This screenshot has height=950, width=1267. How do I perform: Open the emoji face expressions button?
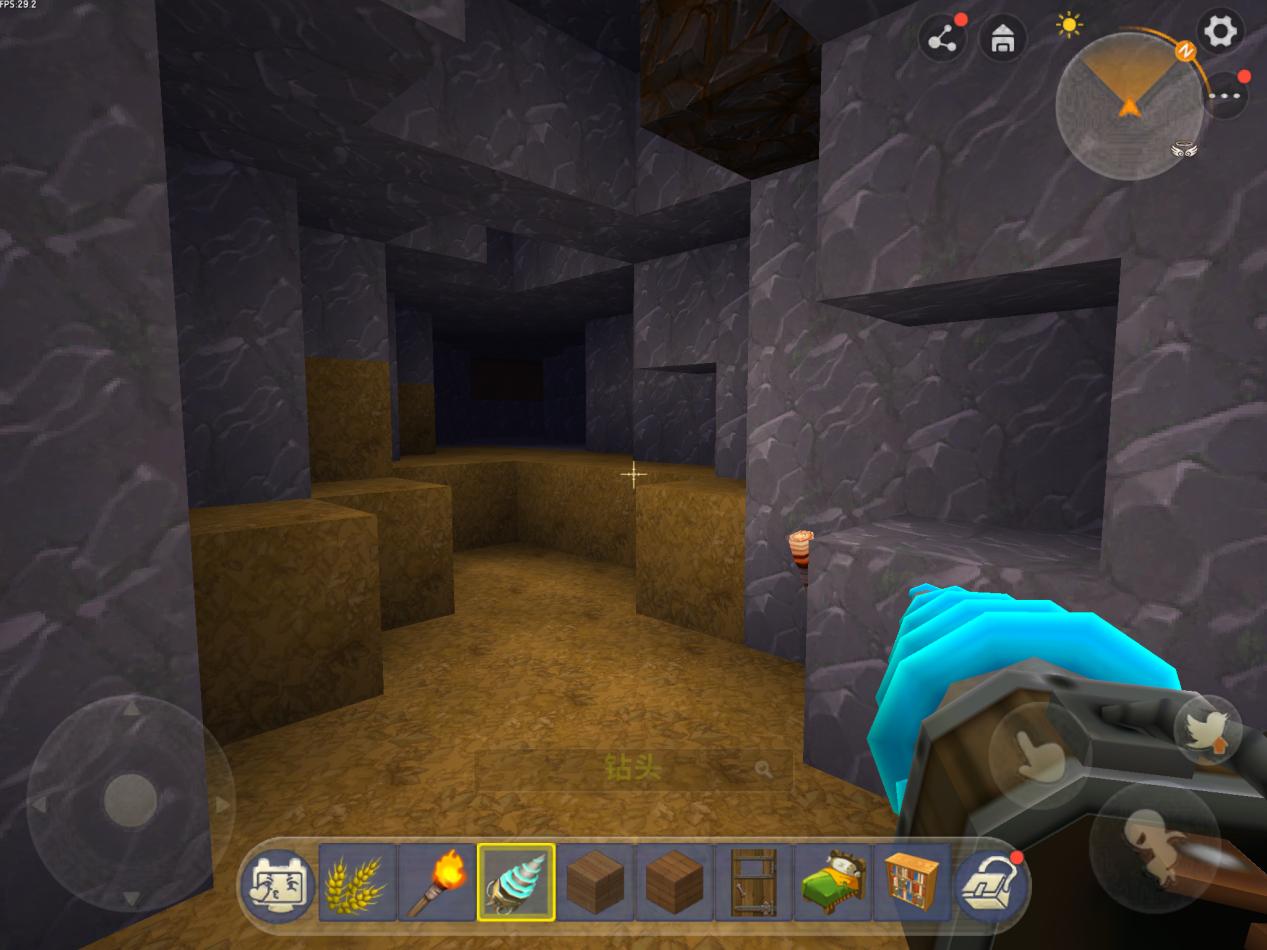click(x=278, y=883)
